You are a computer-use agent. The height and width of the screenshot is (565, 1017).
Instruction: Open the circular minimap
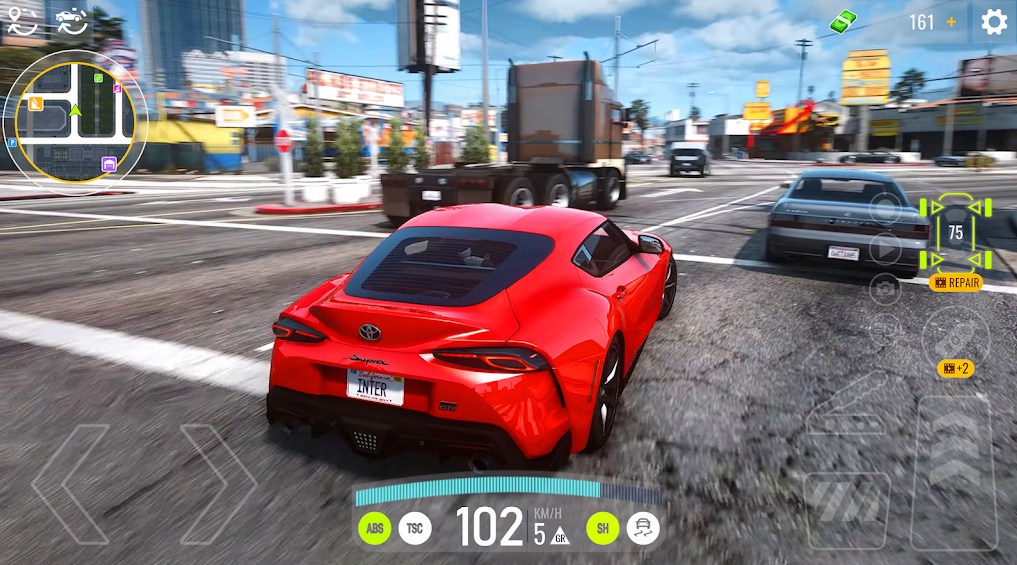76,118
